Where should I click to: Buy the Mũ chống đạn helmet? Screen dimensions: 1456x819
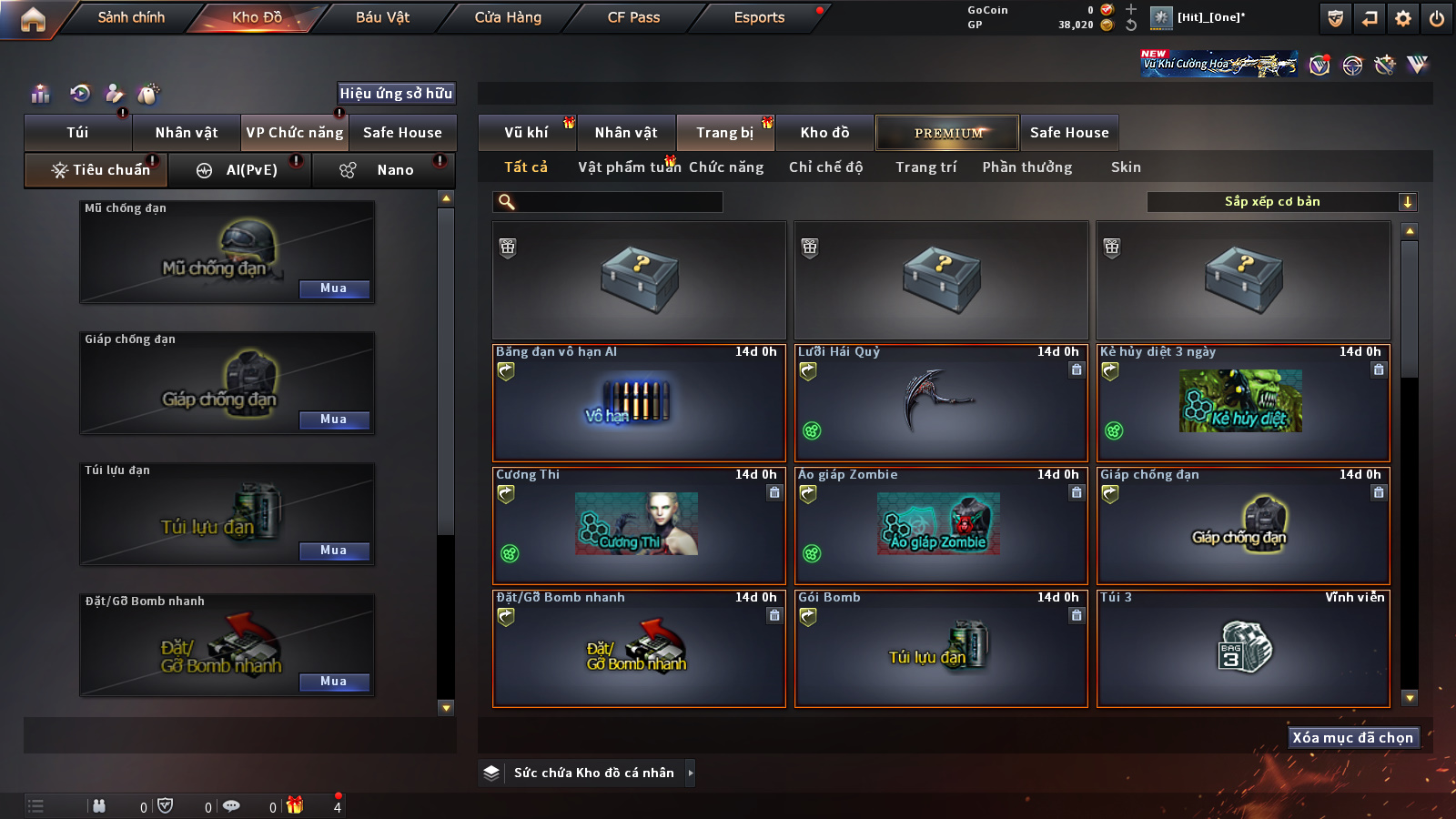[333, 288]
